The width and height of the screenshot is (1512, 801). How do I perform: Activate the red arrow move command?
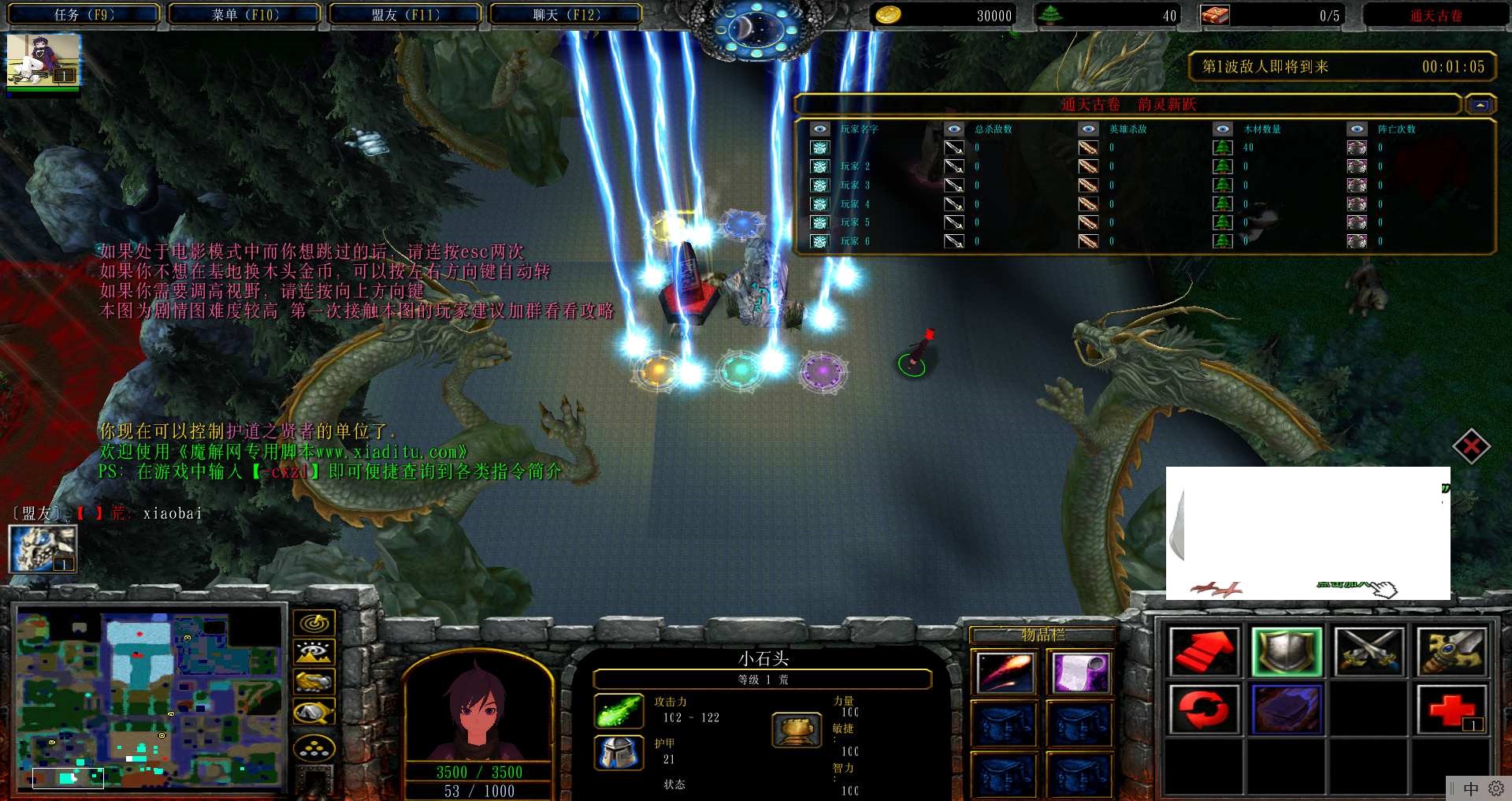(1203, 652)
